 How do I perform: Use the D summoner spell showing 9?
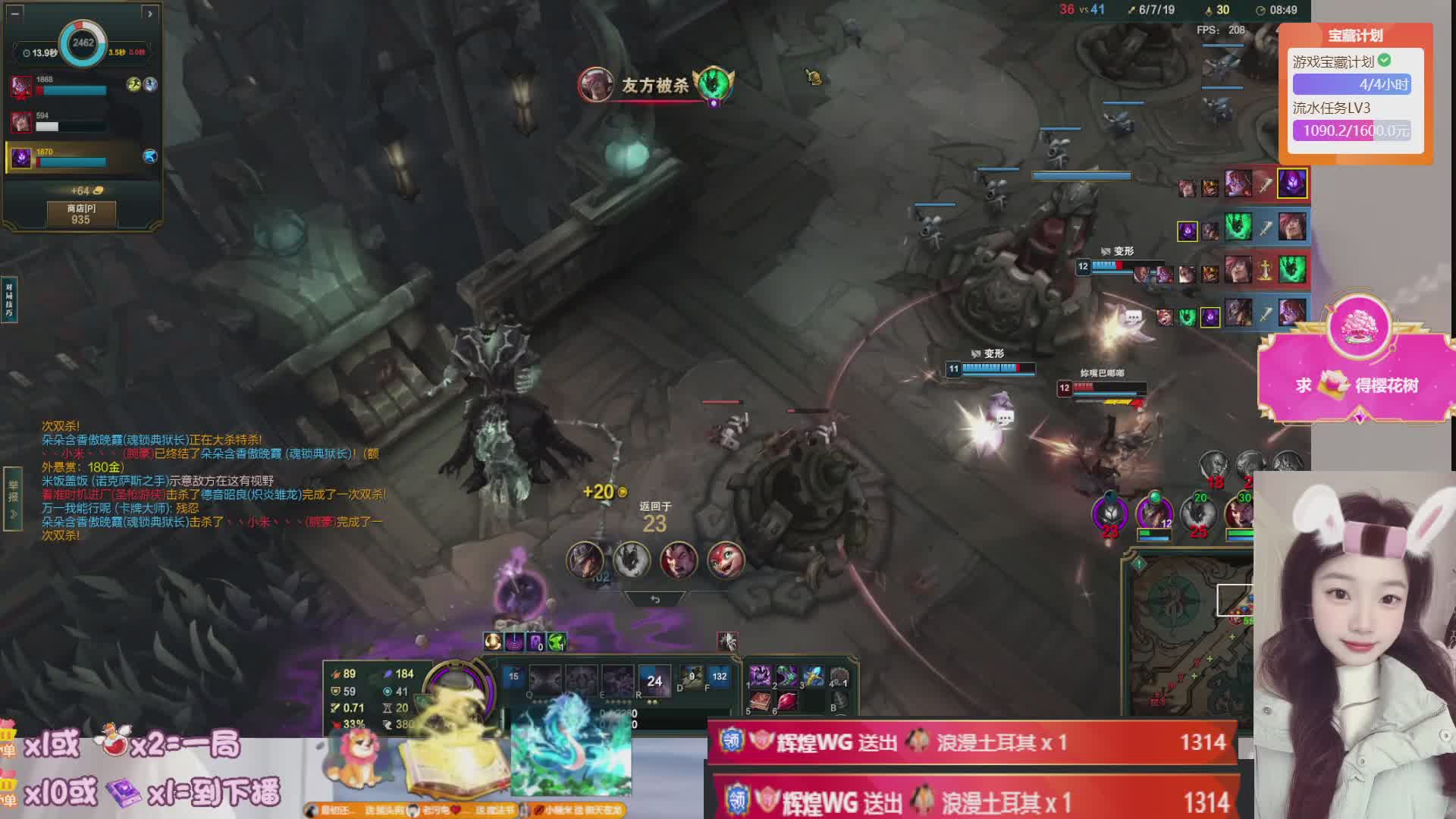coord(691,676)
